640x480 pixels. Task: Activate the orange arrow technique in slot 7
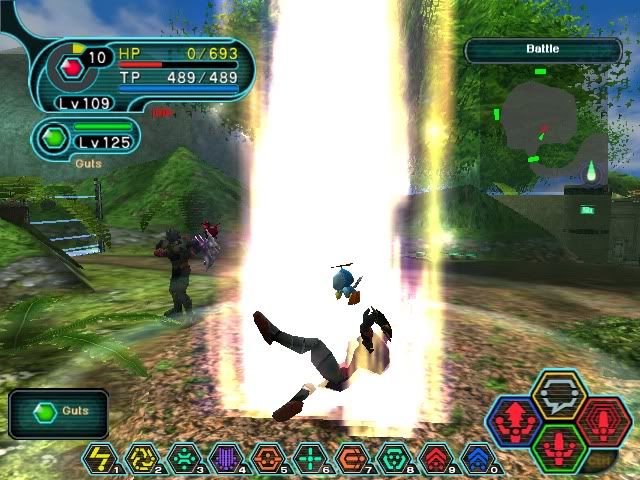click(352, 458)
